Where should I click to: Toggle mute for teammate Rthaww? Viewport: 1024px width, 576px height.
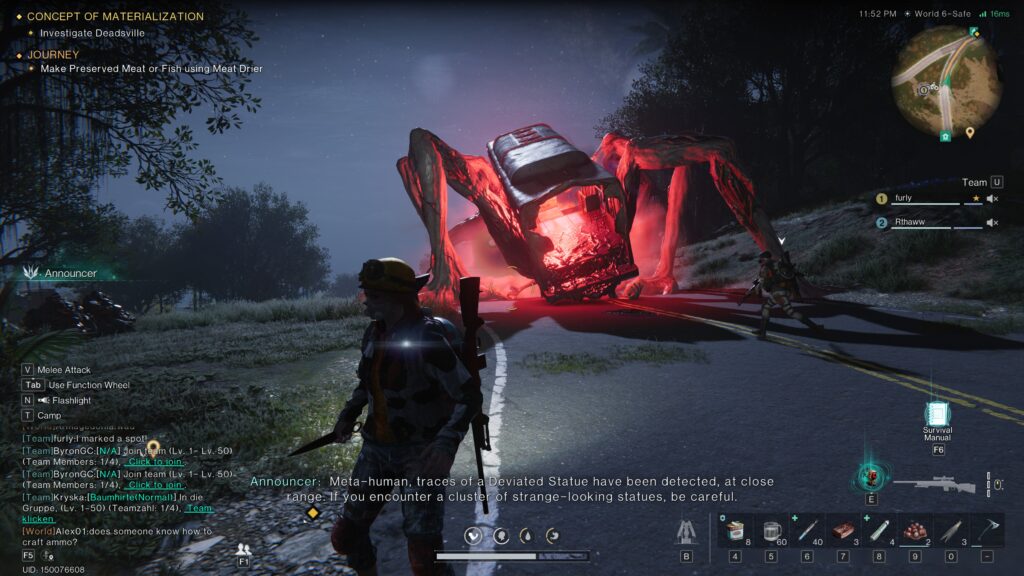(x=993, y=223)
